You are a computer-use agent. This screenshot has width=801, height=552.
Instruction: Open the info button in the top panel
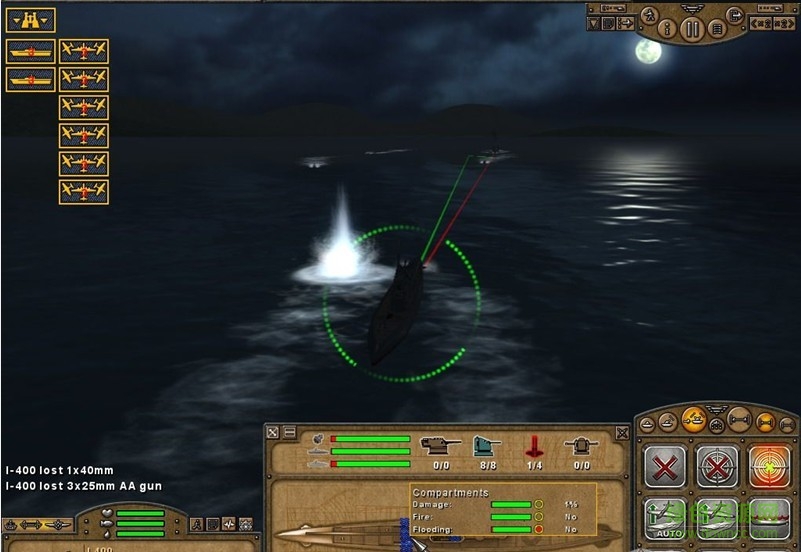click(x=667, y=29)
